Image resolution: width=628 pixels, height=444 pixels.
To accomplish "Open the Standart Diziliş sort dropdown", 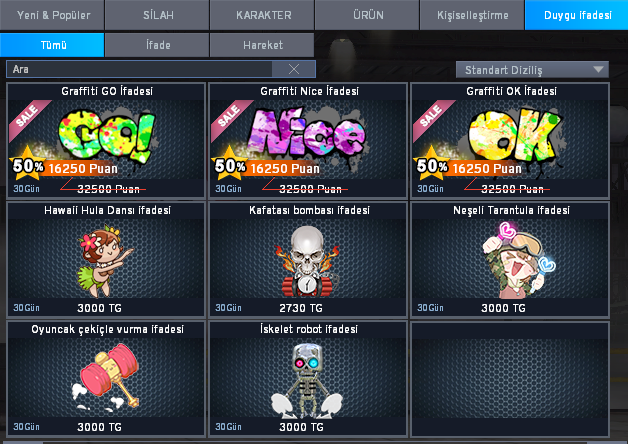I will [x=532, y=69].
